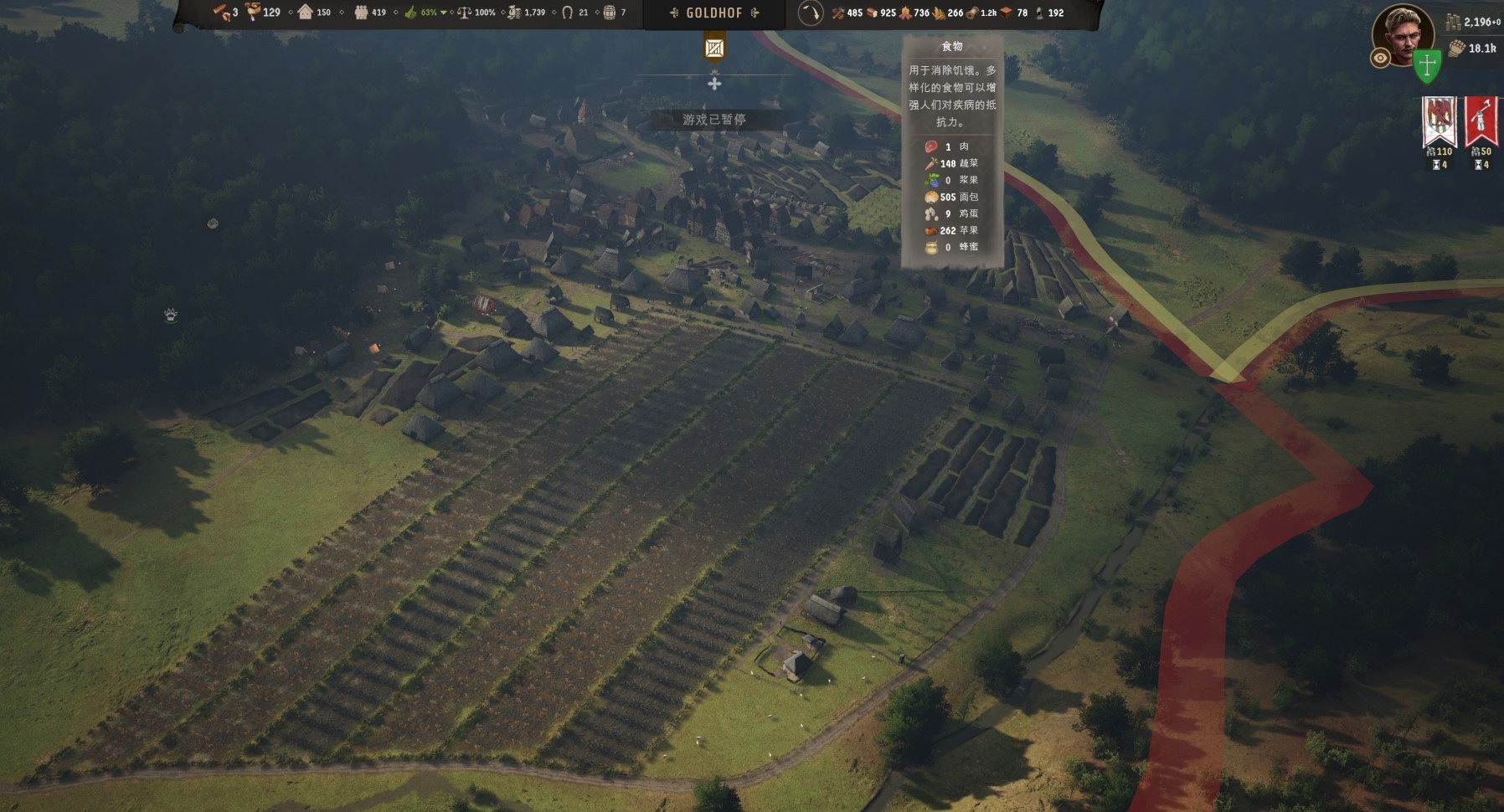The image size is (1504, 812).
Task: Click the crown marker at the forest edge
Action: coord(171,315)
